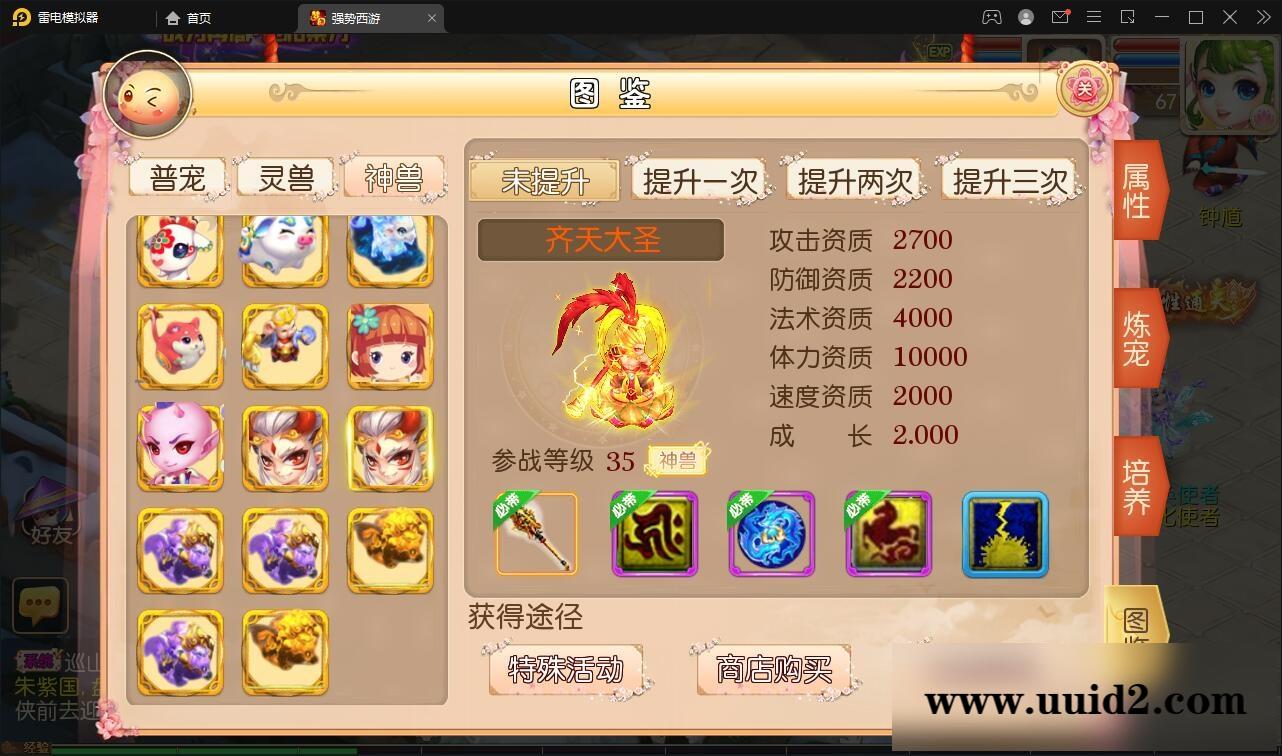Screen dimensions: 1282x756
Task: Expand the double-chevron sidebar toolbar
Action: click(1262, 17)
